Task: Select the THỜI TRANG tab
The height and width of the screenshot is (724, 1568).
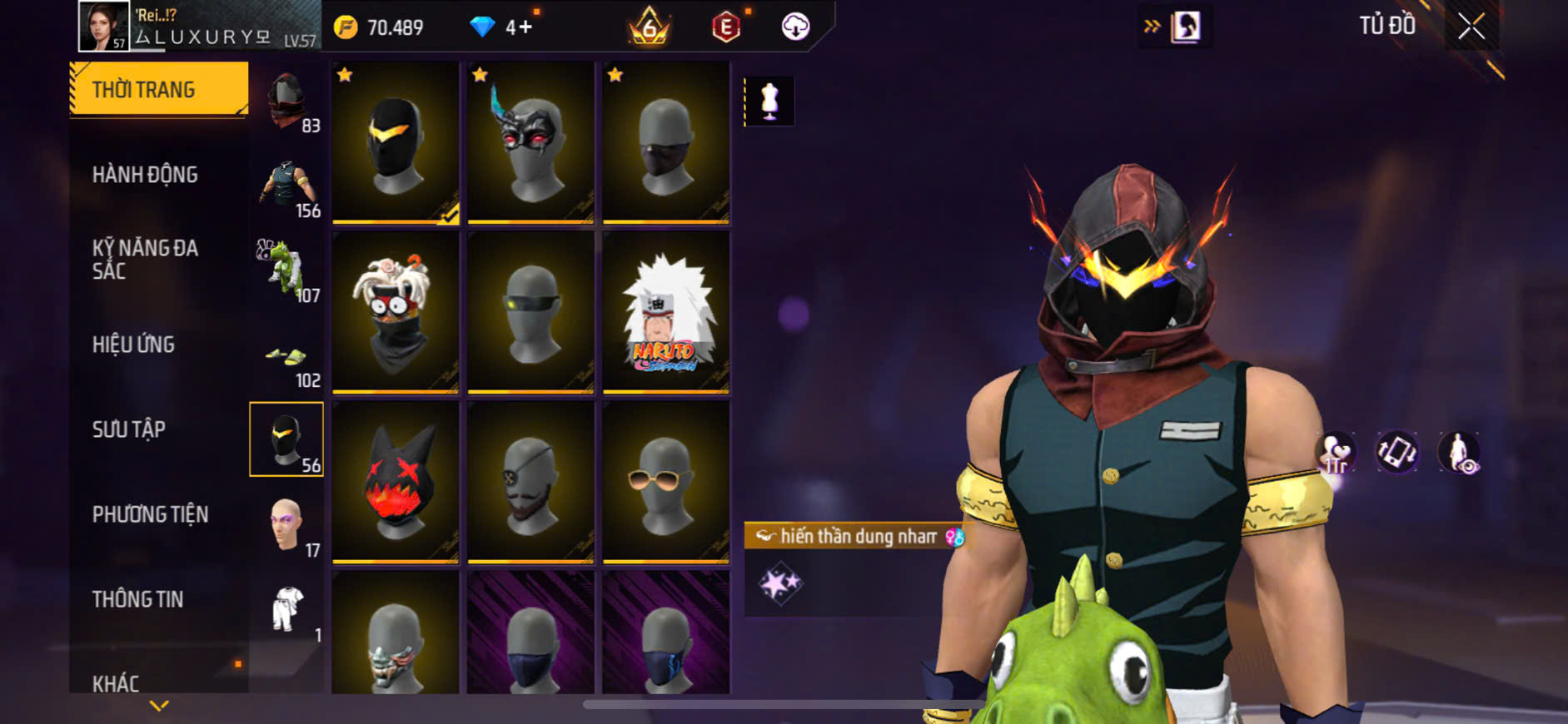Action: 158,88
